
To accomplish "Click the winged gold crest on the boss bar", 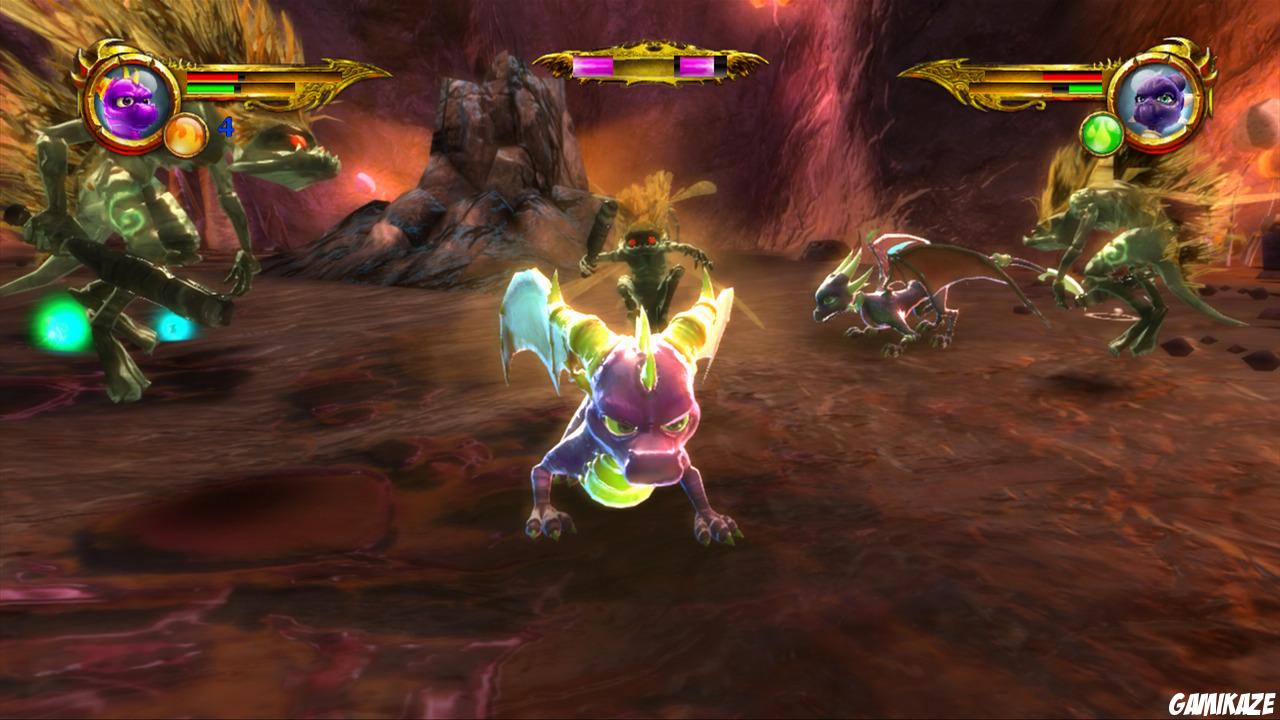I will (x=655, y=45).
